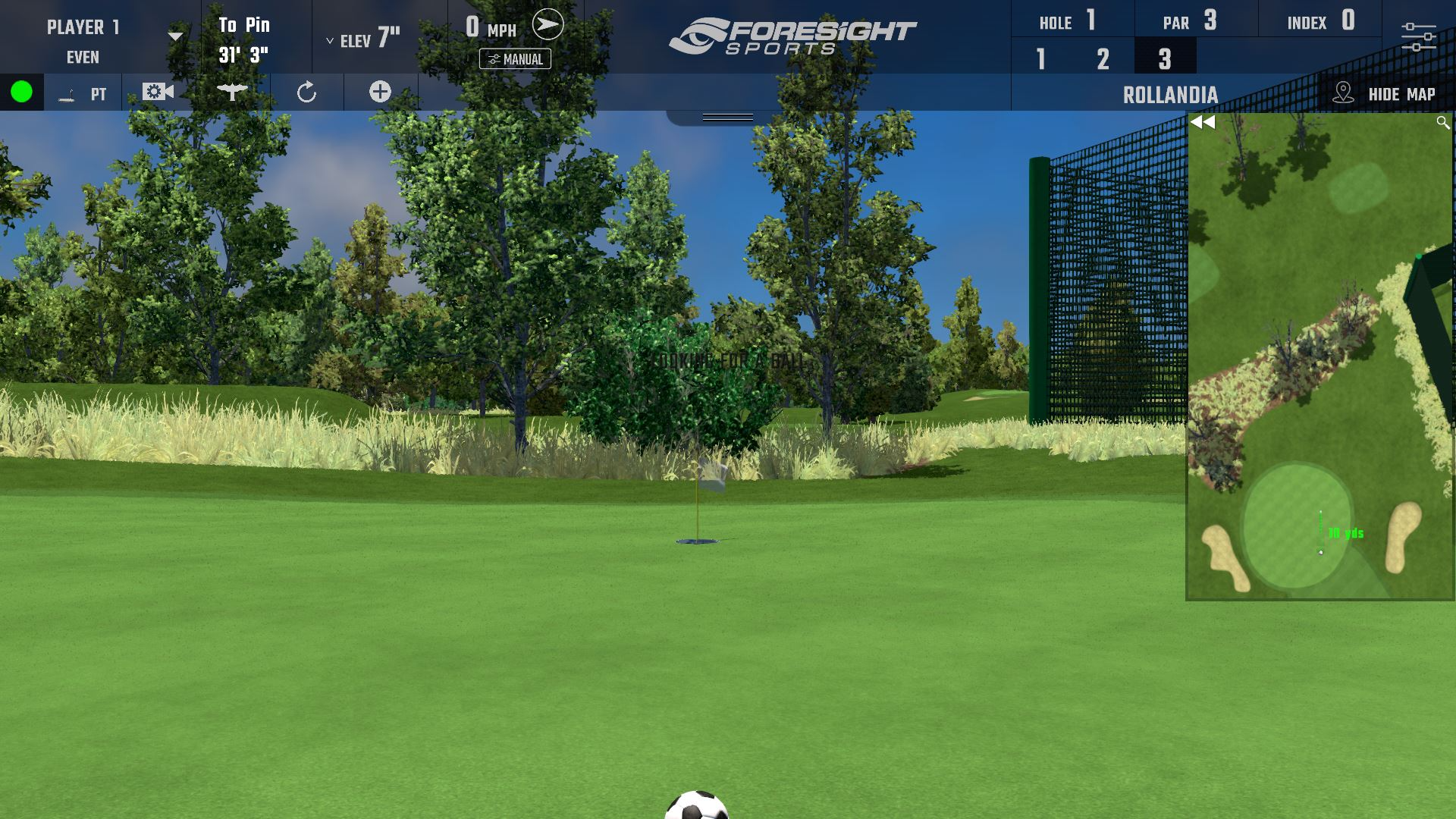Hide the course minimap
Image resolution: width=1456 pixels, height=819 pixels.
(1401, 94)
